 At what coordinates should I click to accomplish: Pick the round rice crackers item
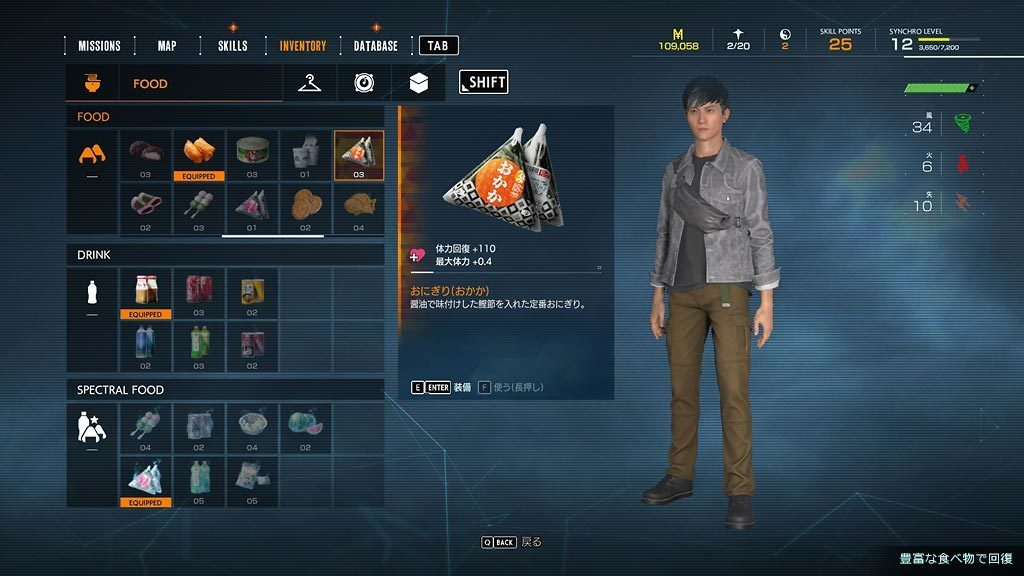pos(305,207)
